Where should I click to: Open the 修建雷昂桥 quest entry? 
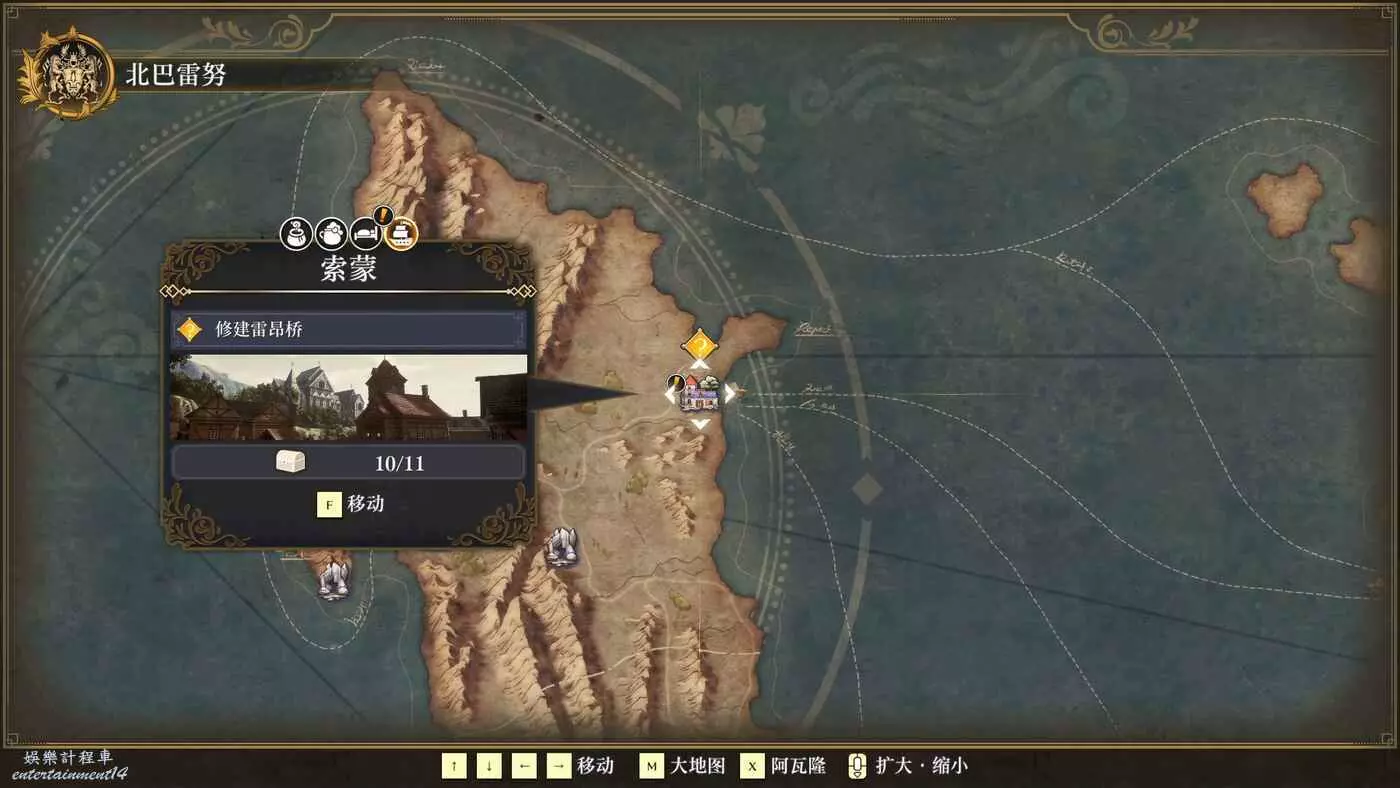[x=348, y=329]
